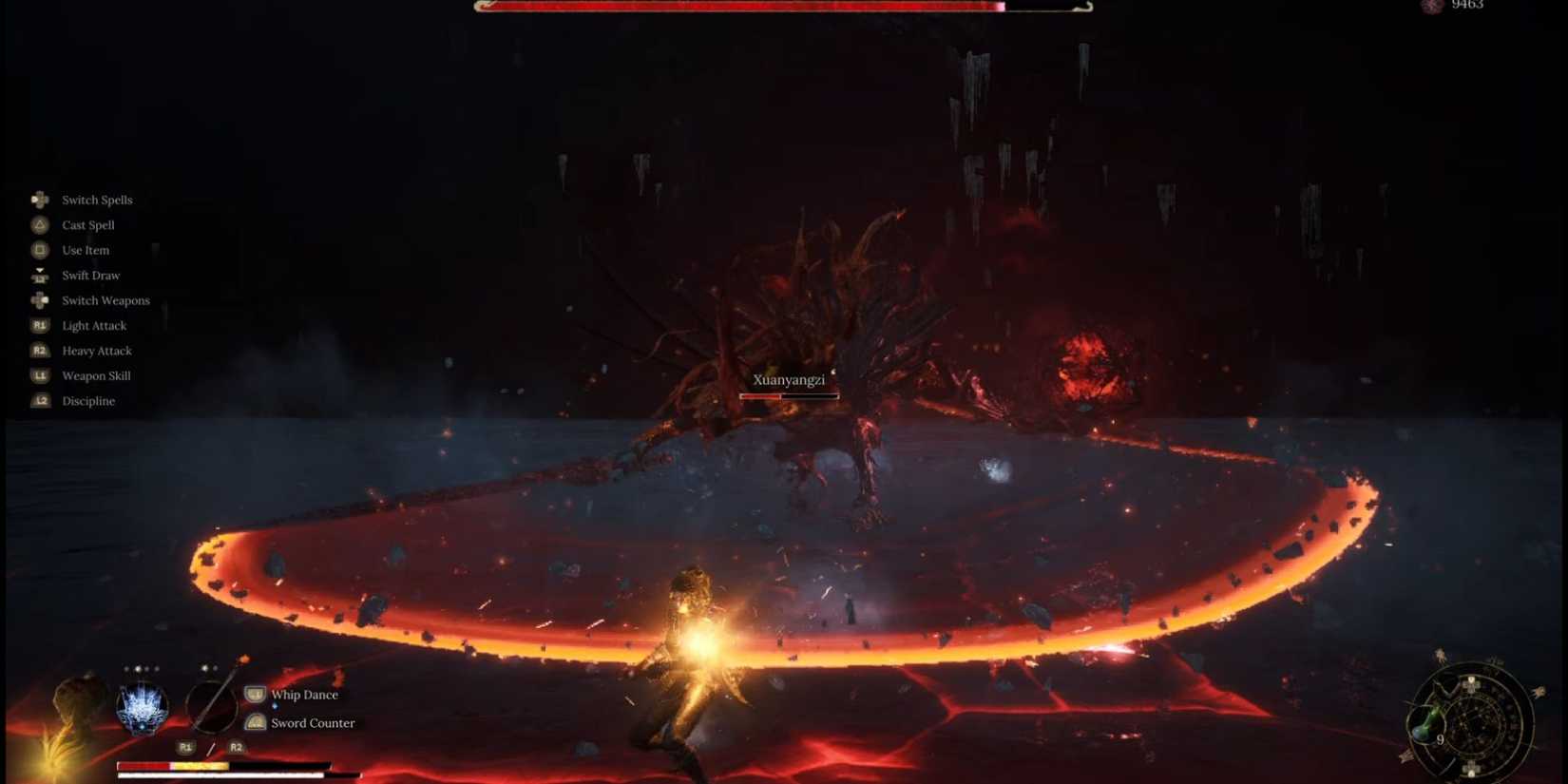Select the Switch Spells d-pad icon
The width and height of the screenshot is (1568, 784).
click(x=40, y=200)
